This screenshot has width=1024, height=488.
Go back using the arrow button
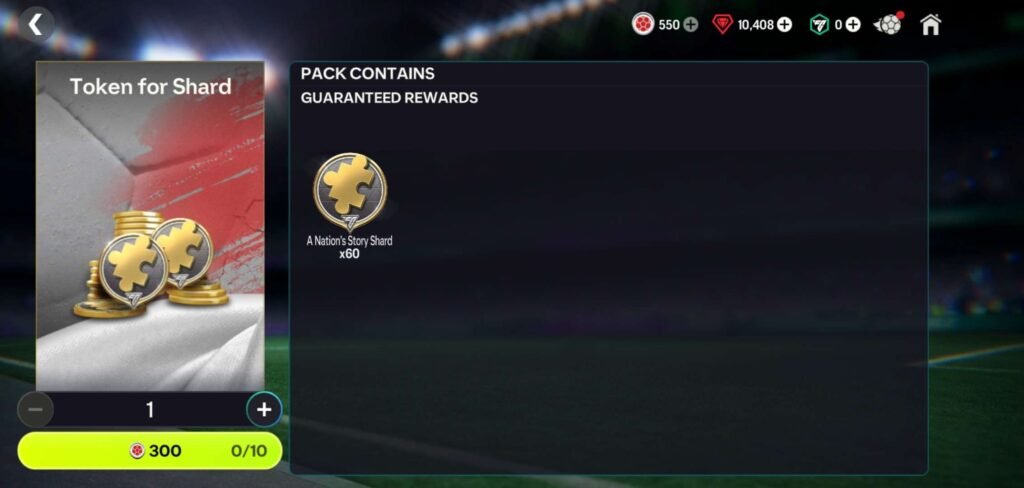click(35, 24)
